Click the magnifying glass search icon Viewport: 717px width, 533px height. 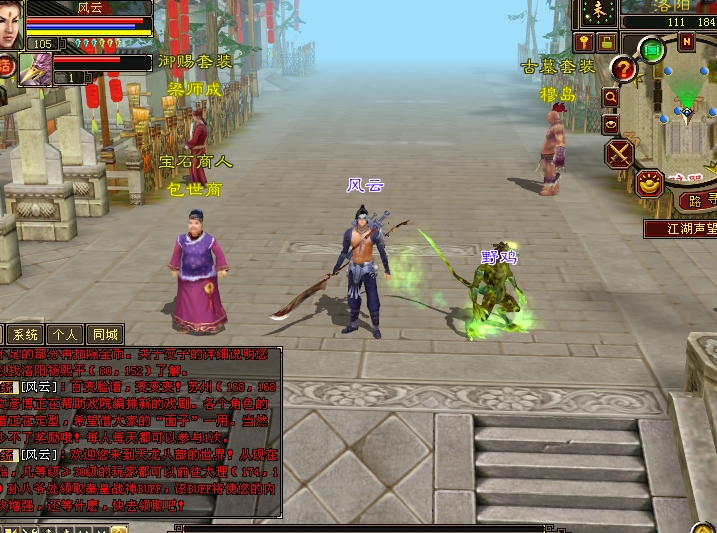[x=610, y=97]
